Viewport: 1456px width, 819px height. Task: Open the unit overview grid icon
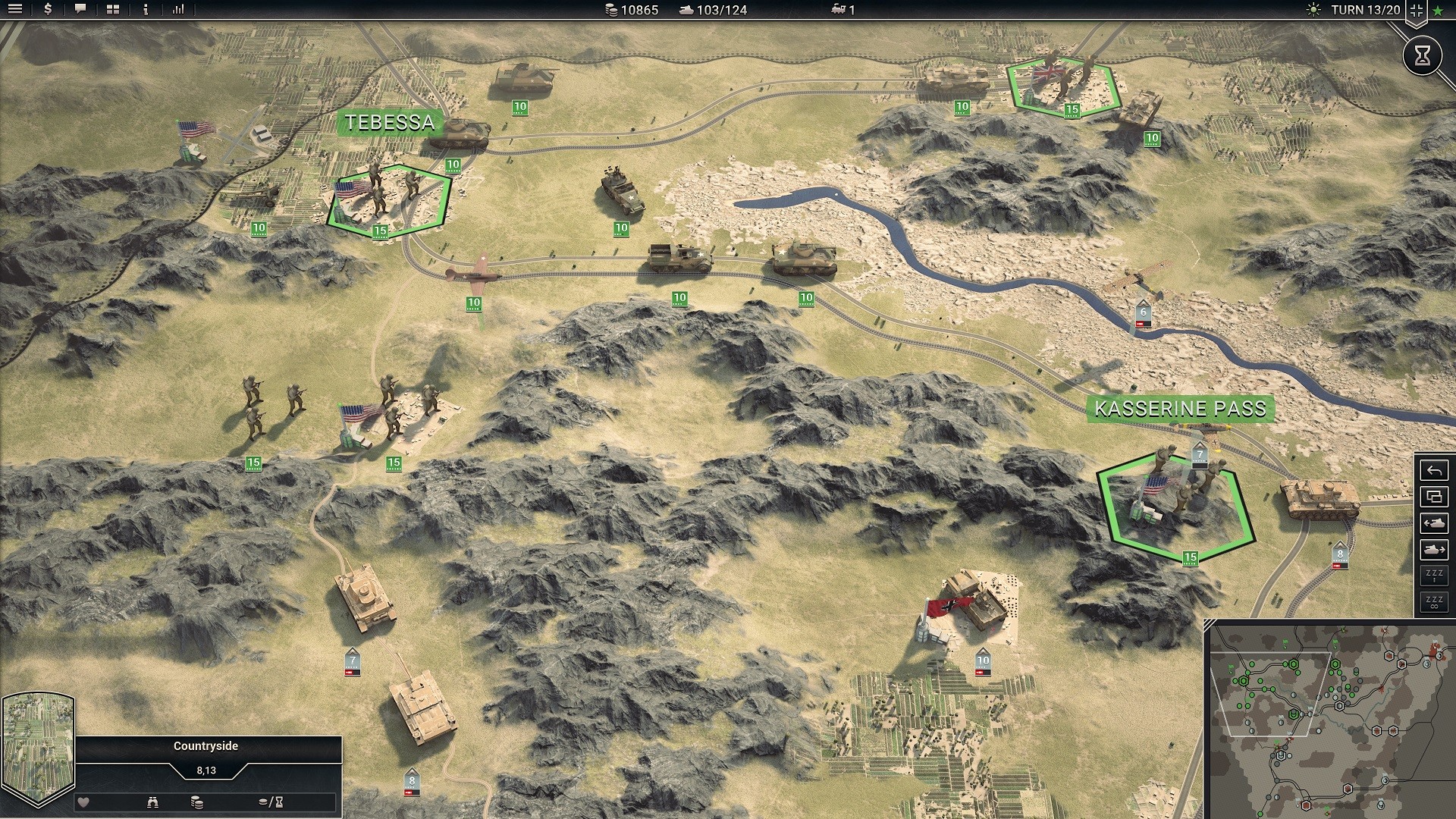[x=112, y=11]
